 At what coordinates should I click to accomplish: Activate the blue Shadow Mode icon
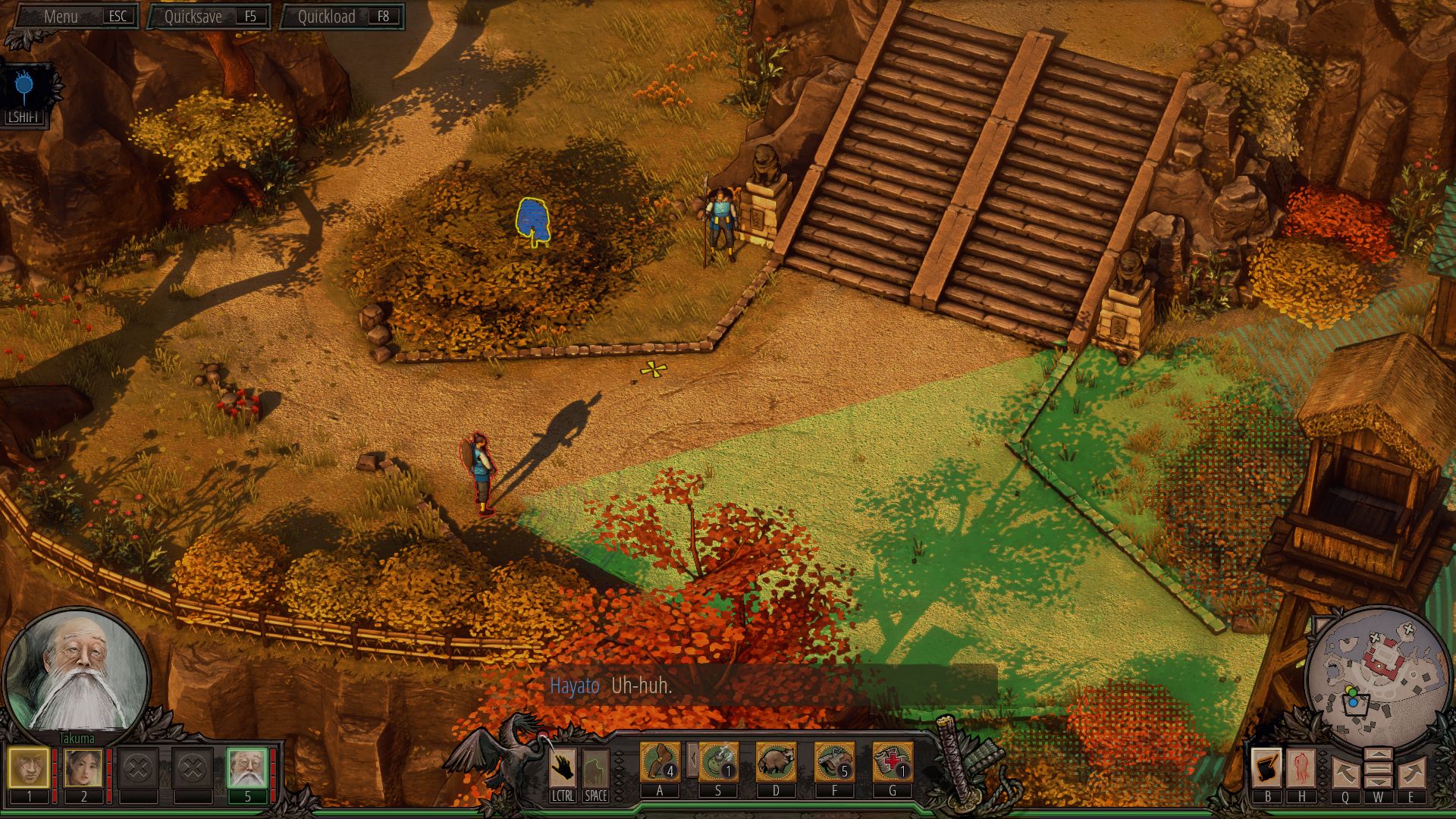(x=25, y=89)
